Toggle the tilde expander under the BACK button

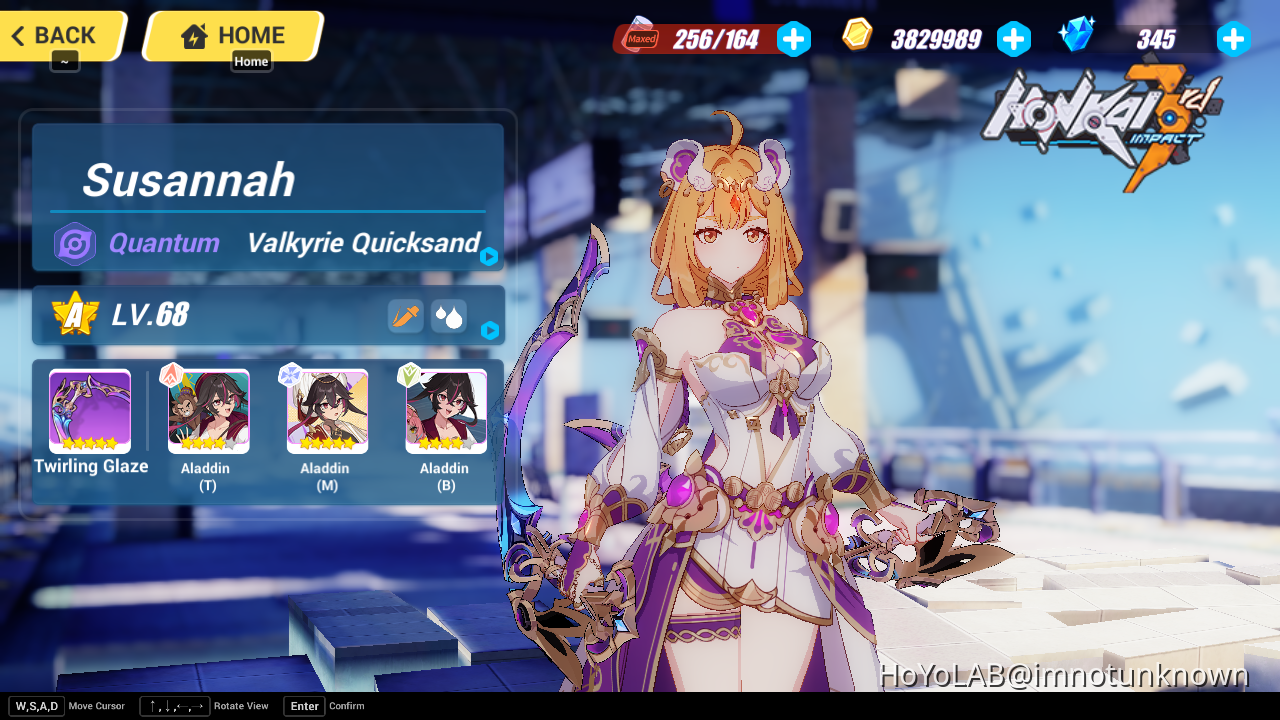click(63, 60)
